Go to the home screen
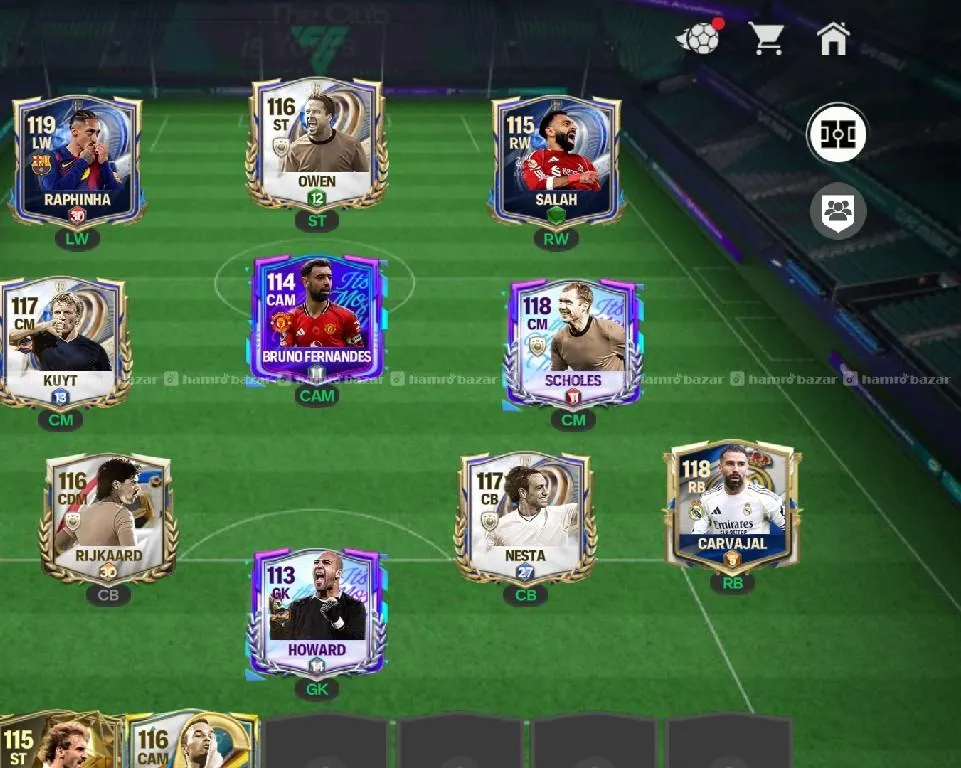This screenshot has height=768, width=961. point(833,38)
